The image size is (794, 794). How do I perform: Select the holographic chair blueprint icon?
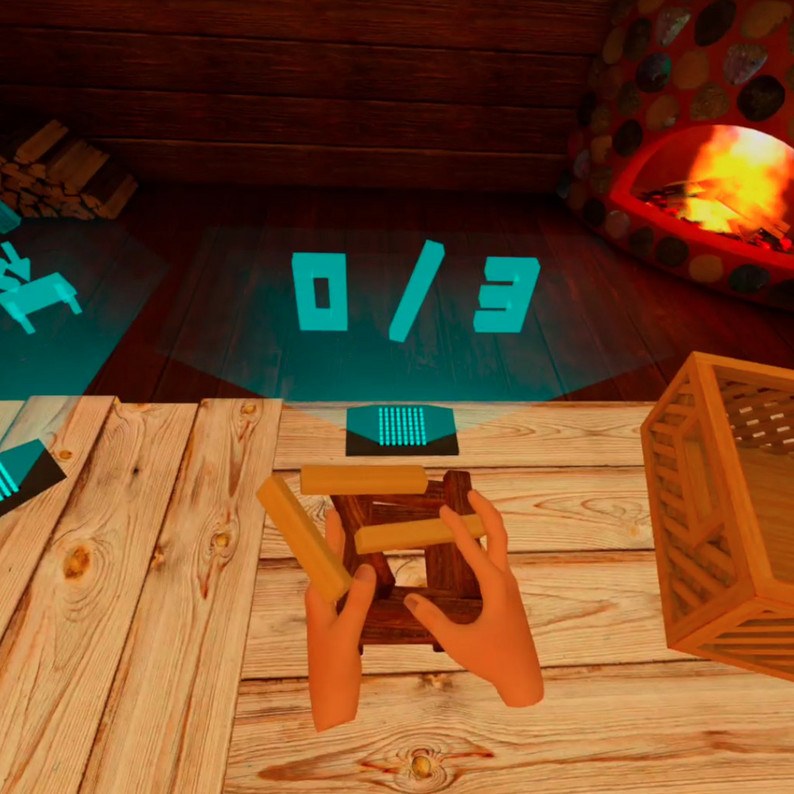pos(36,290)
